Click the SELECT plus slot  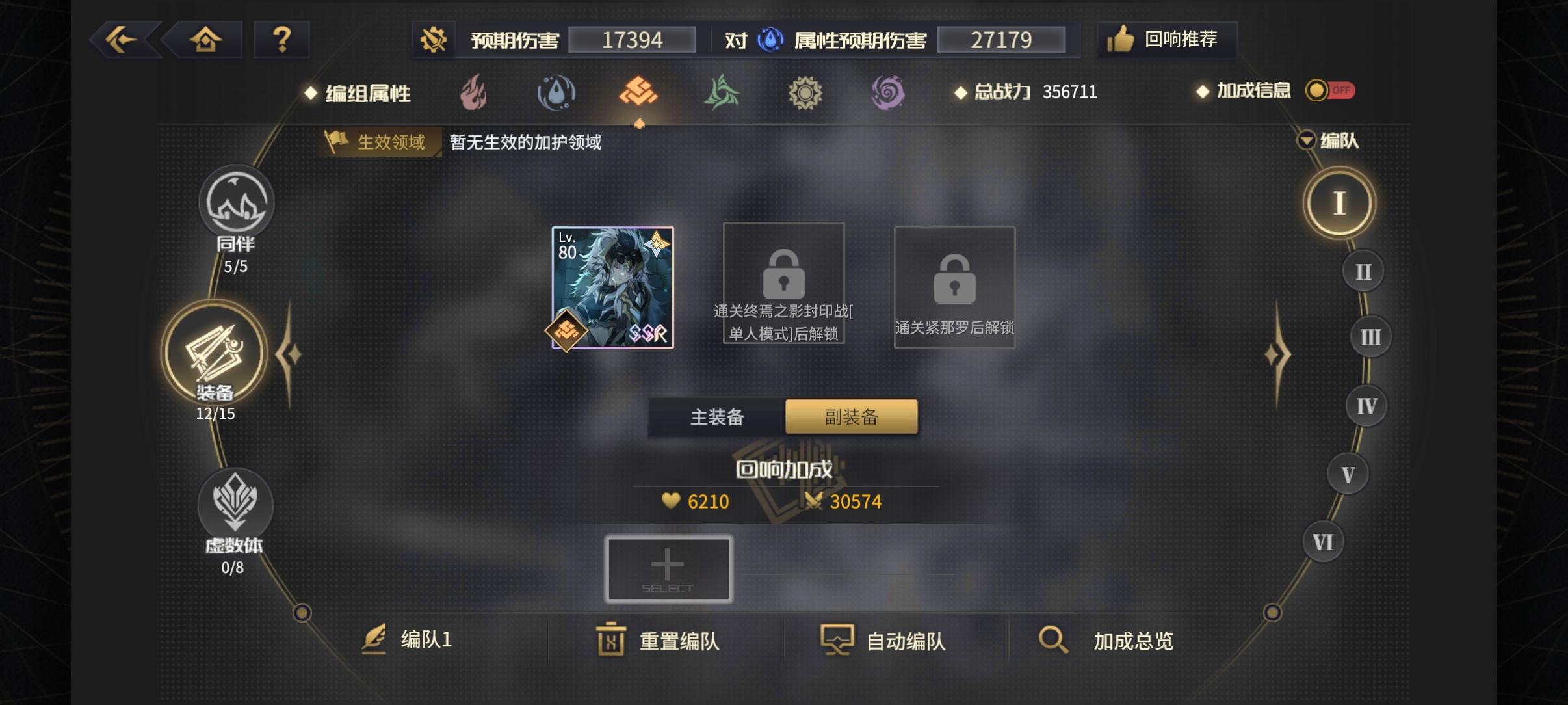668,568
